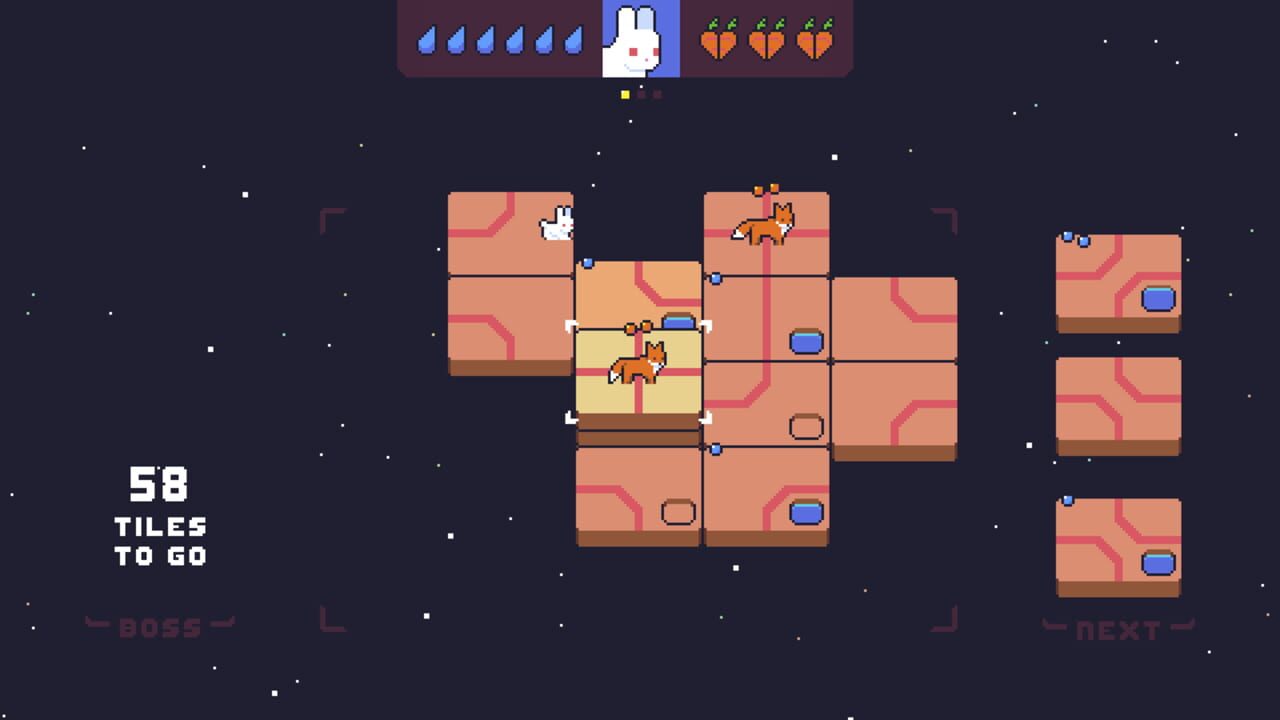Click the rabbit portrait in the header

pyautogui.click(x=639, y=42)
